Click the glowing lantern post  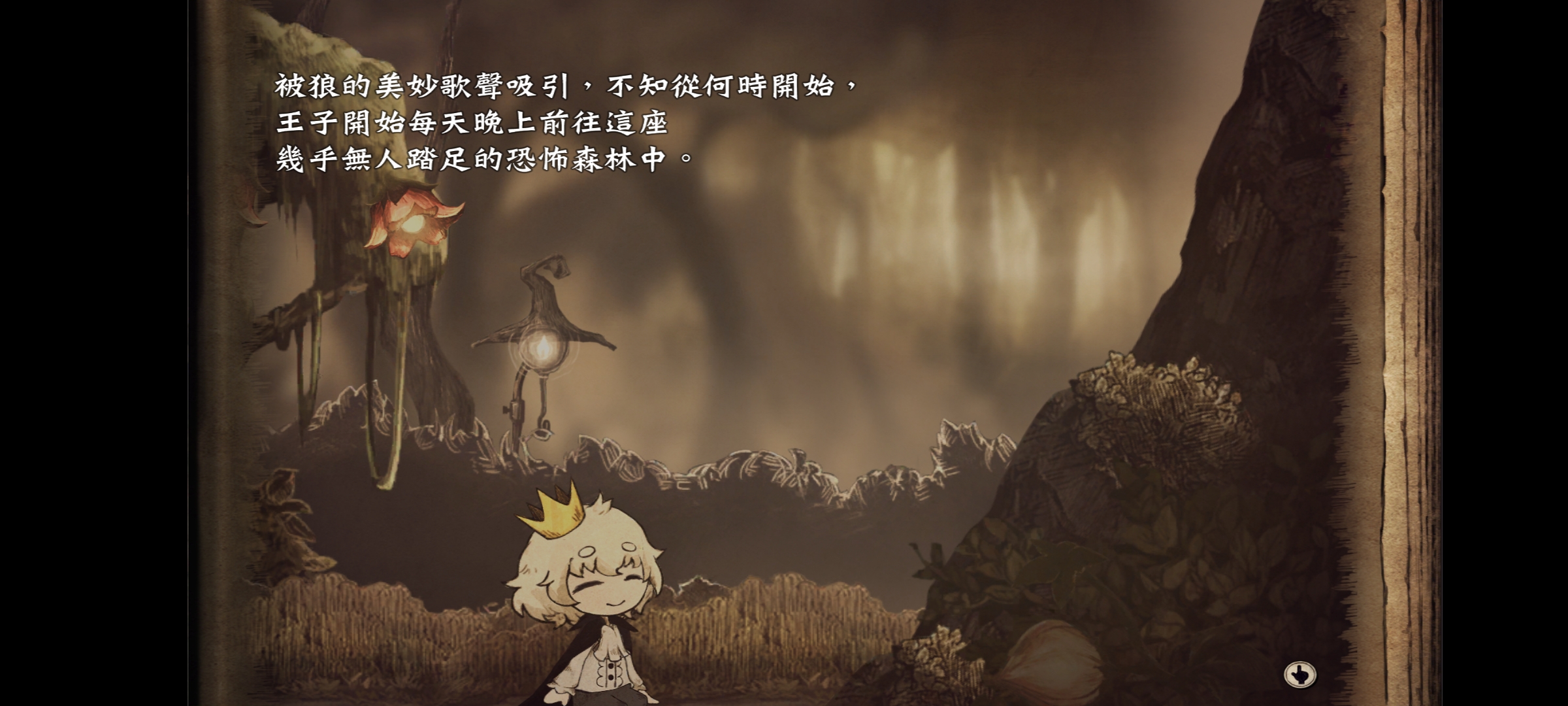click(541, 346)
